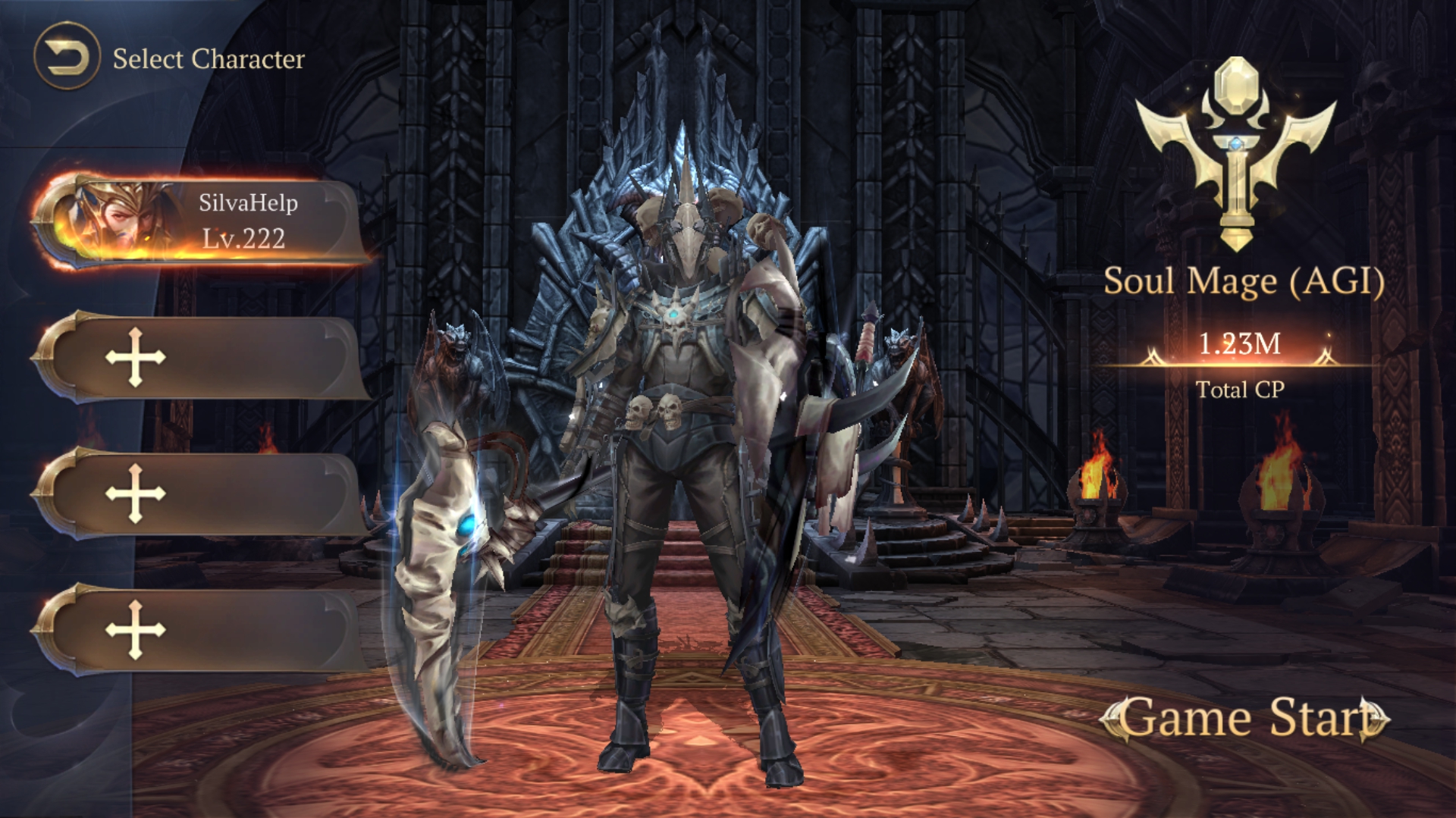1456x818 pixels.
Task: Select the SilvaHelp Lv.222 character
Action: pos(201,221)
